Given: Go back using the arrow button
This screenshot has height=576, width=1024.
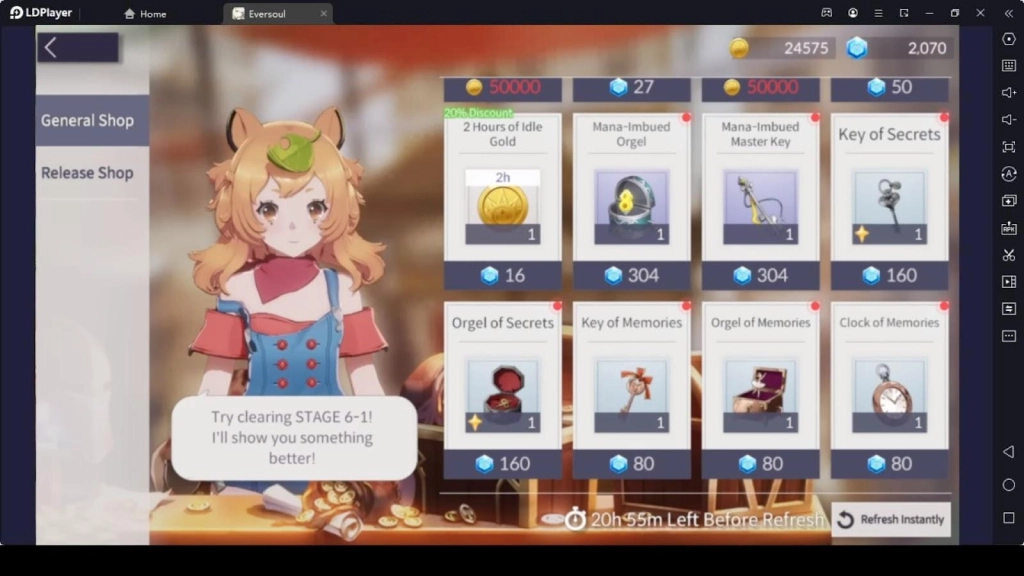Looking at the screenshot, I should (52, 48).
